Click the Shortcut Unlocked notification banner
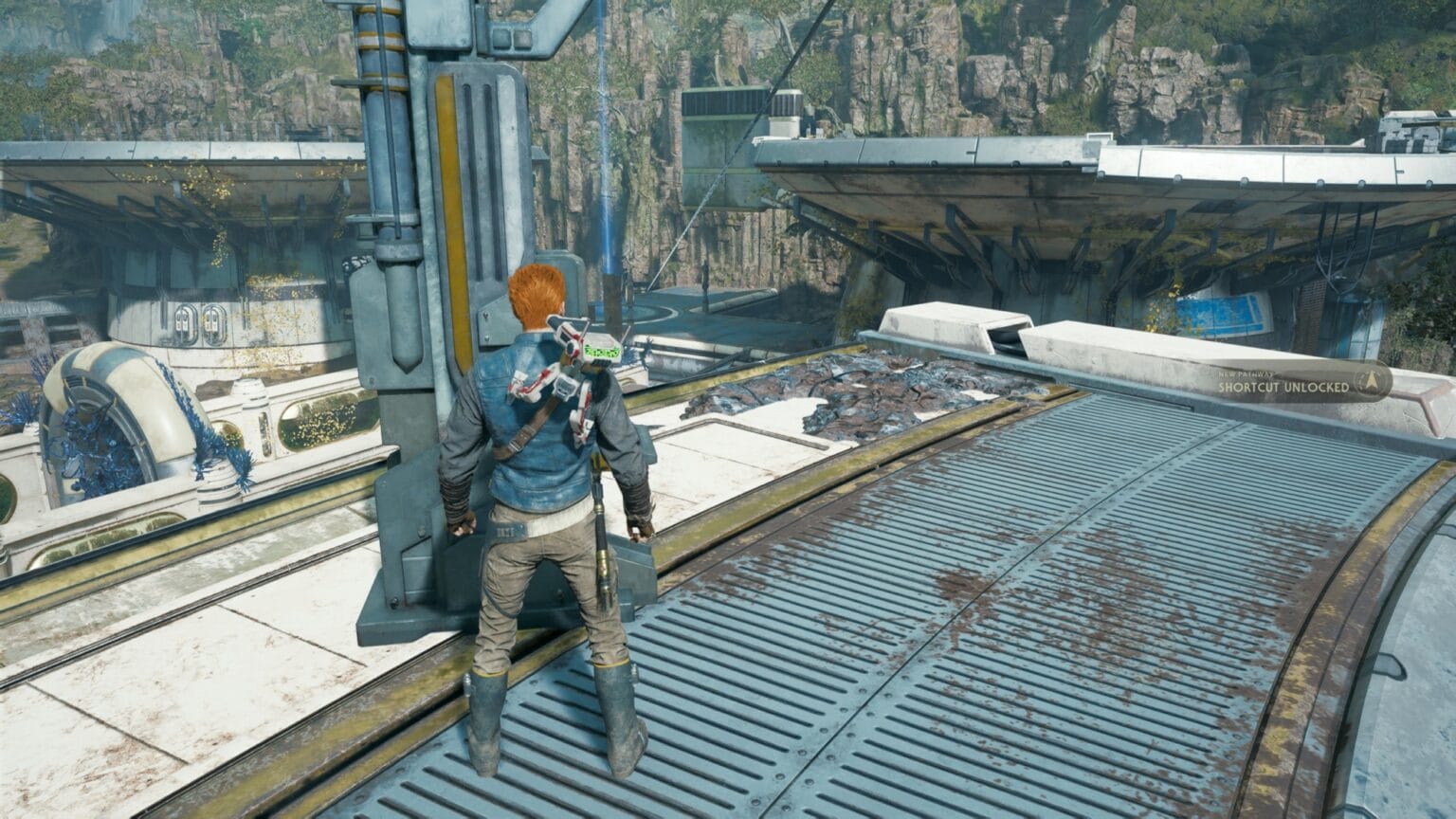Viewport: 1456px width, 819px height. 1301,382
